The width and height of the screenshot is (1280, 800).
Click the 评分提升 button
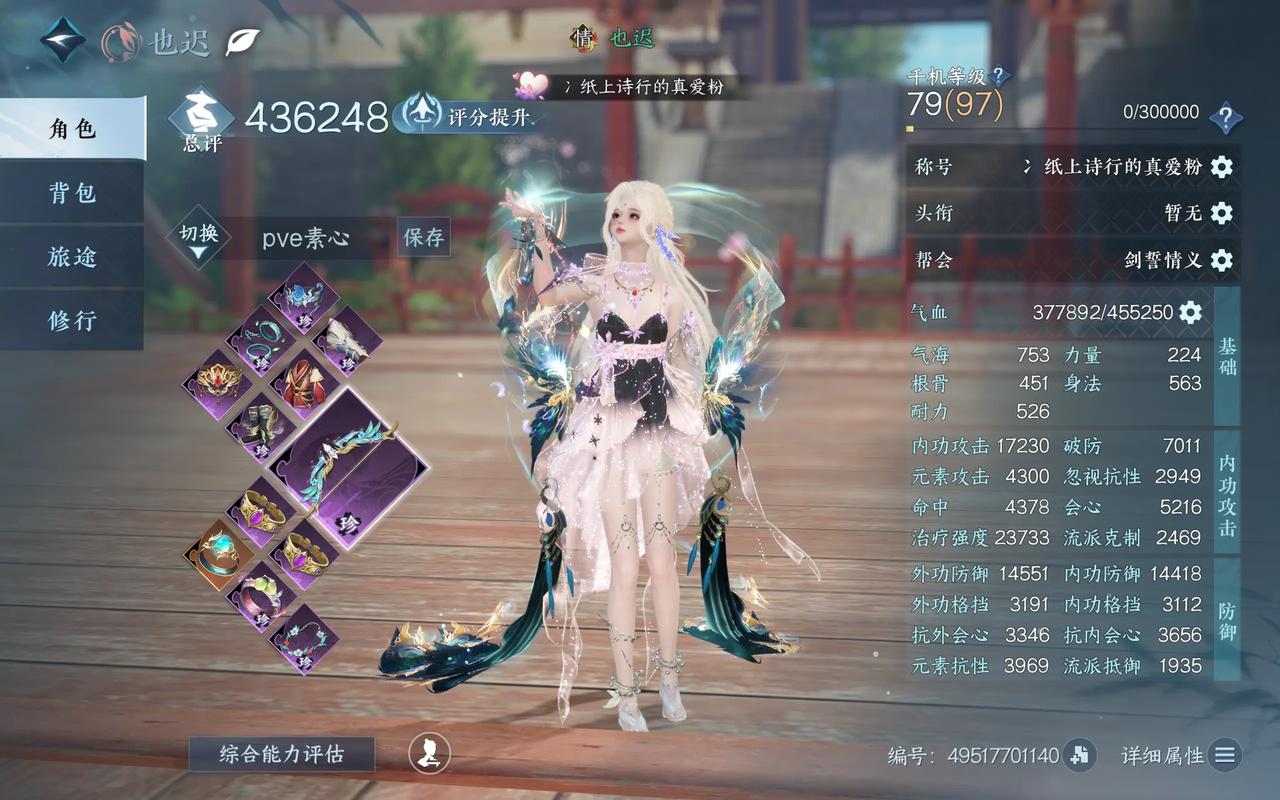[468, 116]
